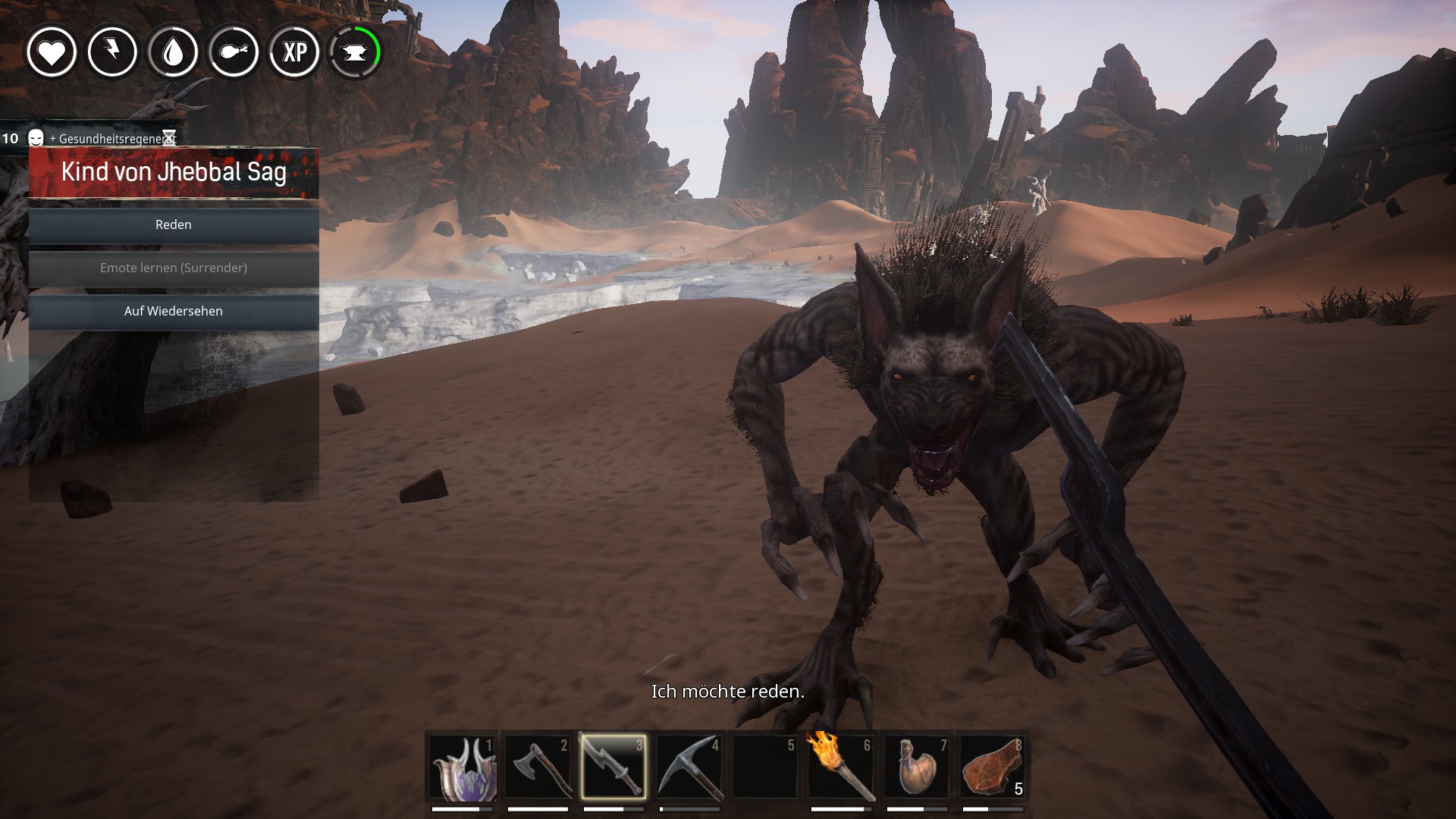1456x819 pixels.
Task: Click the lightning stamina status icon
Action: (x=112, y=52)
